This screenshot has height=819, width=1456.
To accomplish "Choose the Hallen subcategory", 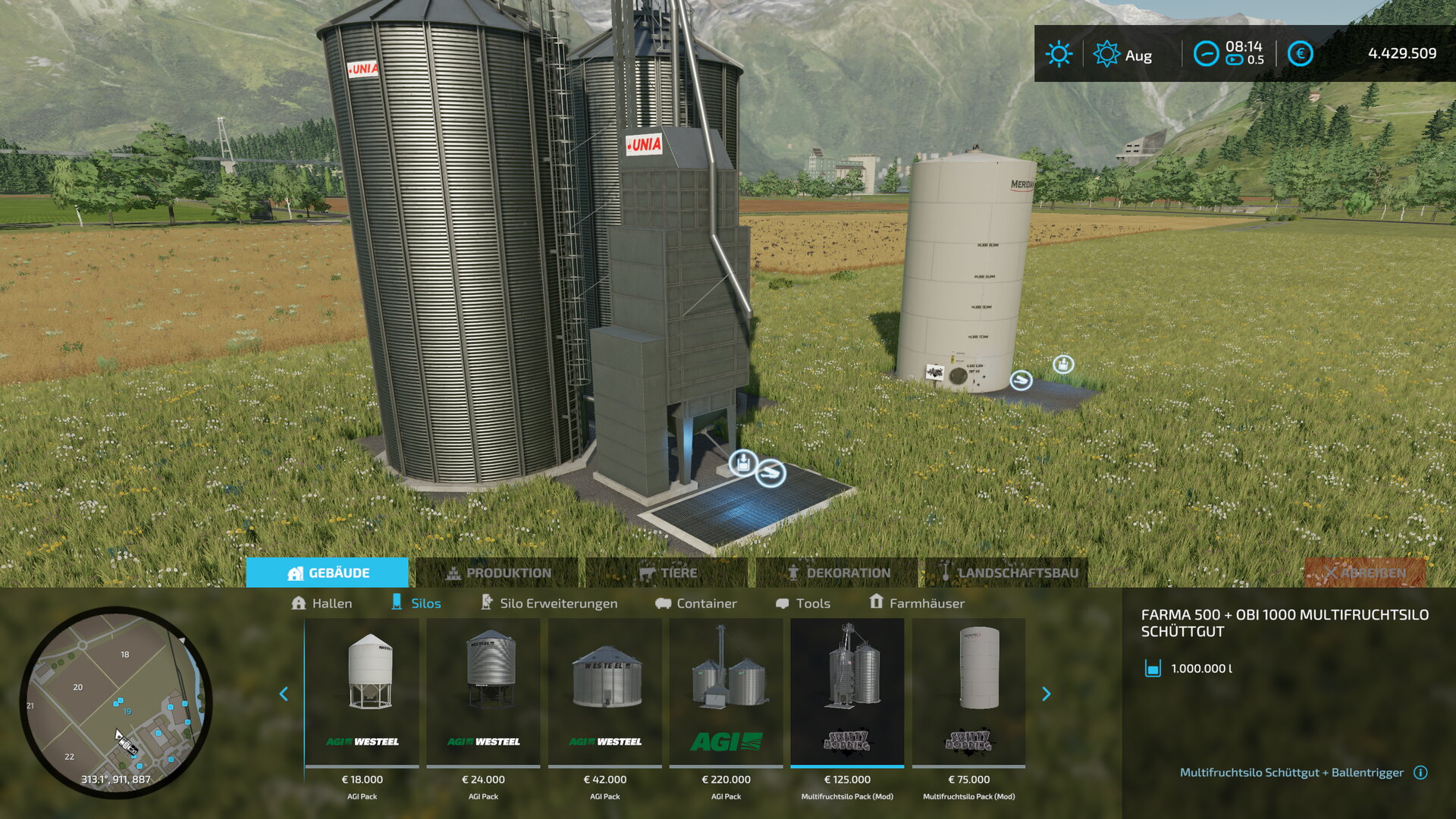I will tap(322, 603).
